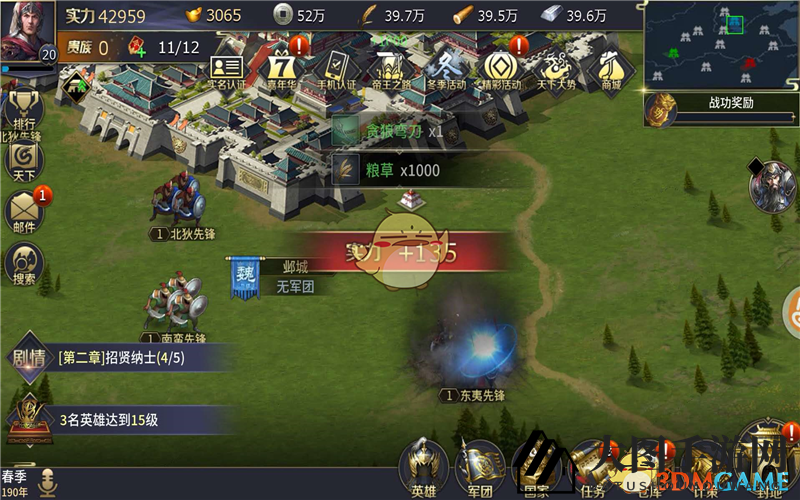Image resolution: width=800 pixels, height=500 pixels.
Task: Click the minimap in the corner
Action: [720, 44]
